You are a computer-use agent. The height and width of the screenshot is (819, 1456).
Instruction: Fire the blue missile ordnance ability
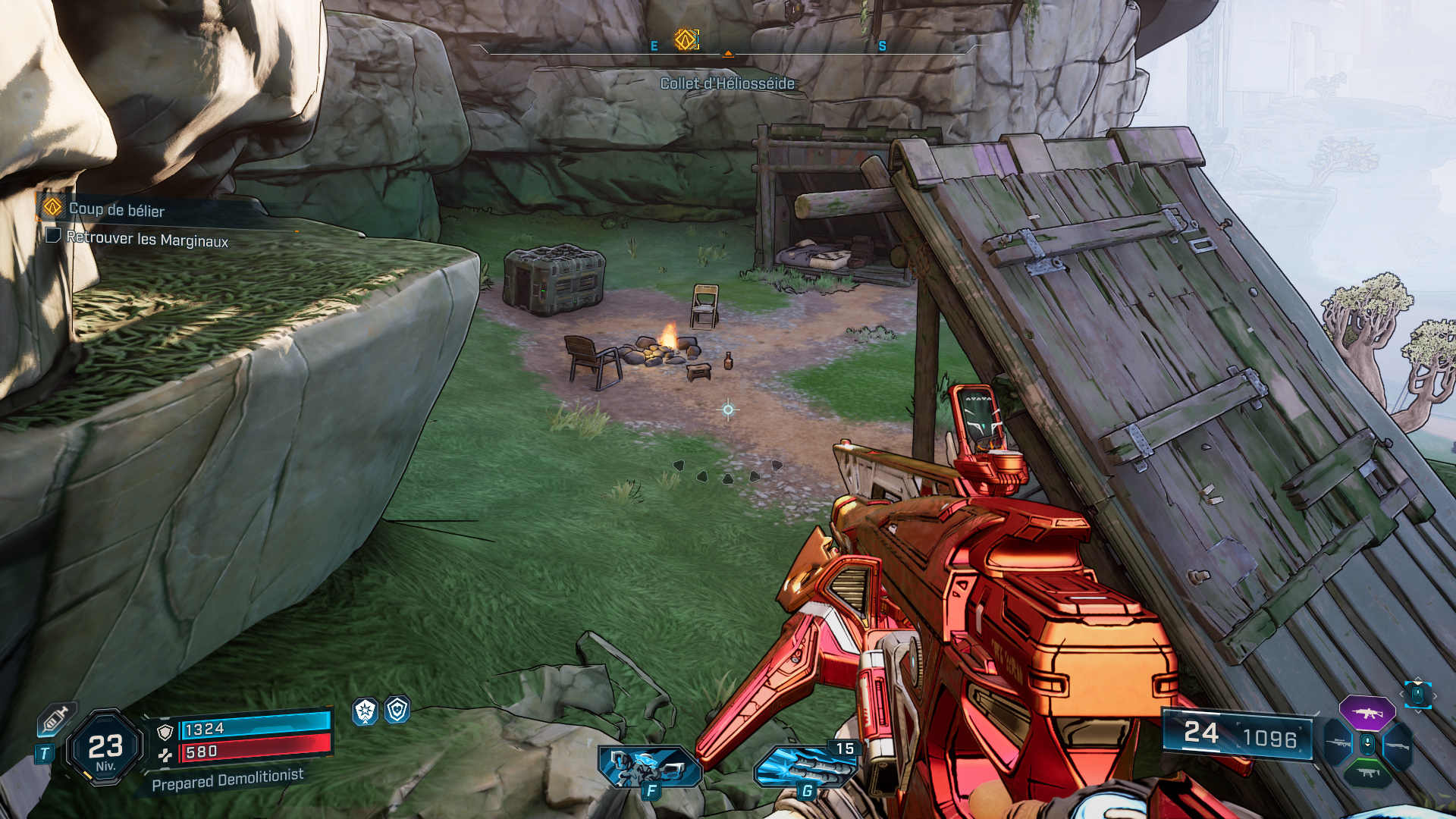point(805,766)
